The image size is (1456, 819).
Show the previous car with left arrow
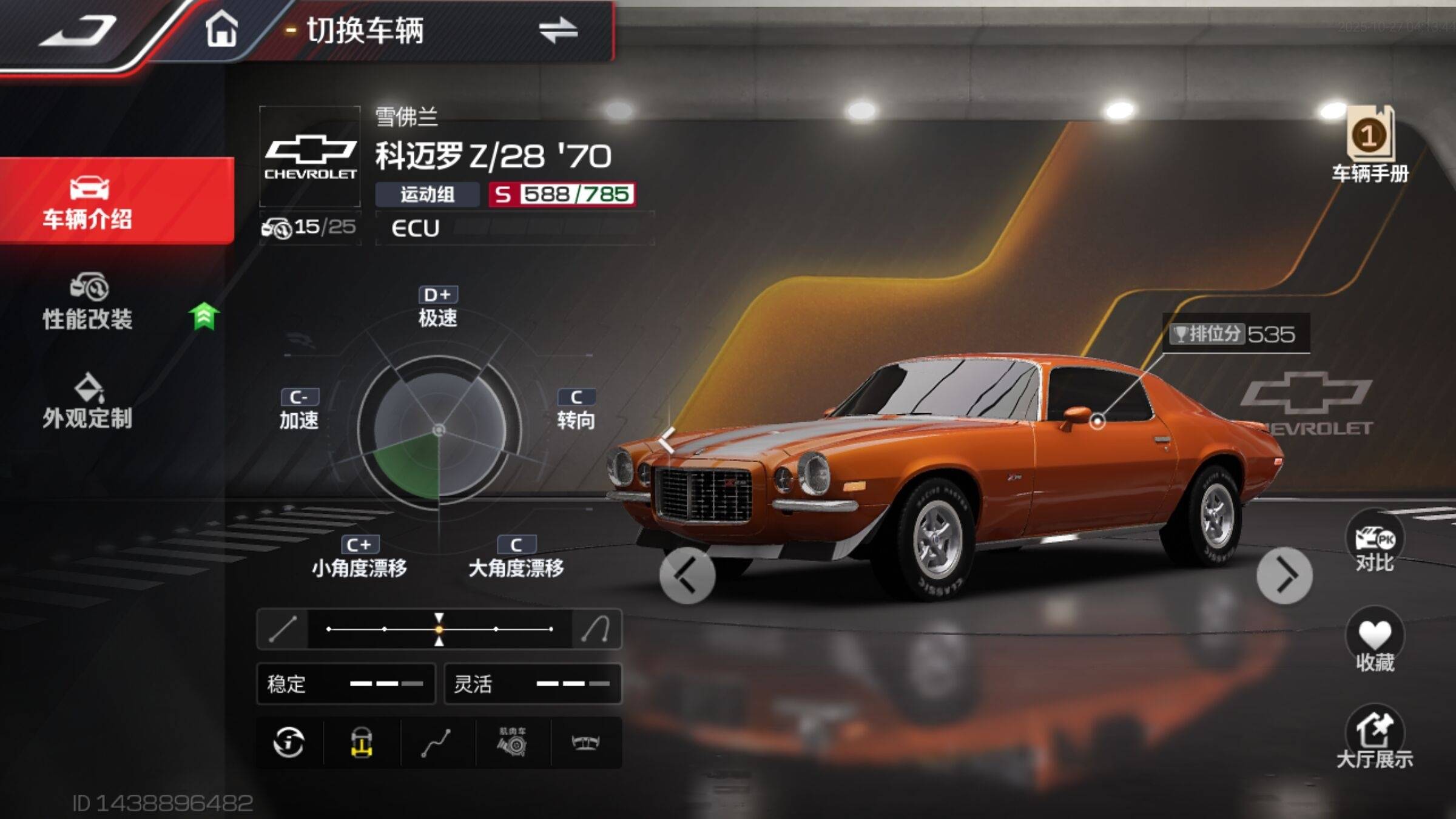(x=687, y=575)
